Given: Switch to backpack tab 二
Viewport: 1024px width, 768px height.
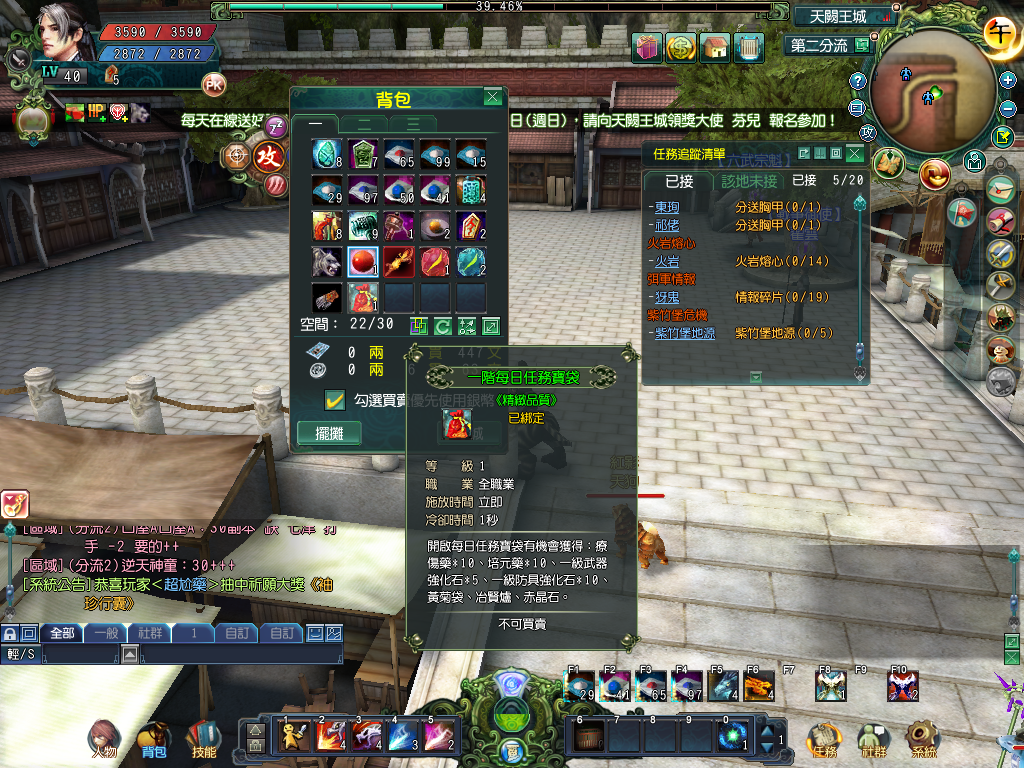Looking at the screenshot, I should 364,123.
